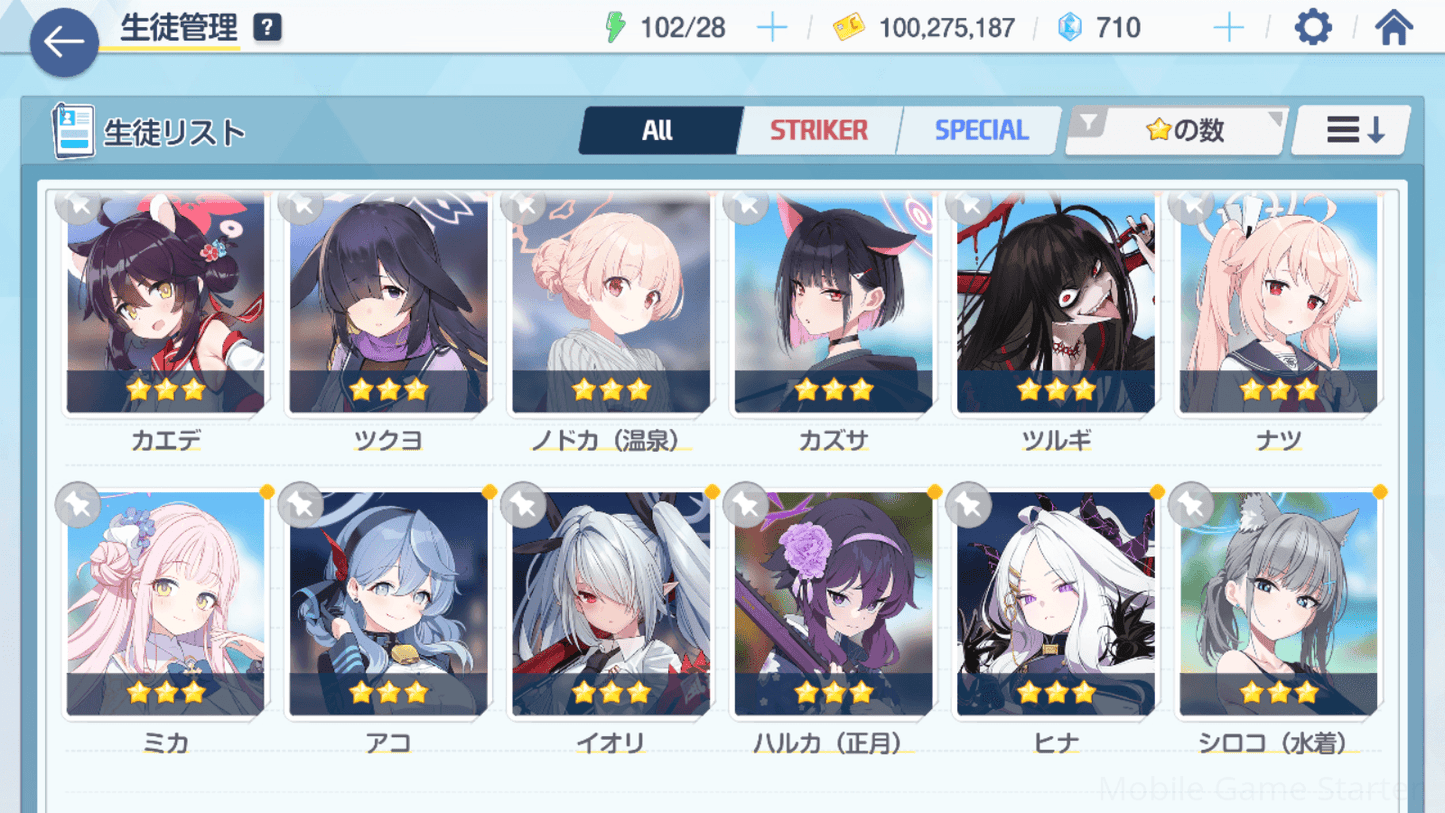The height and width of the screenshot is (813, 1445).
Task: Choose the イオリ card
Action: [x=611, y=605]
